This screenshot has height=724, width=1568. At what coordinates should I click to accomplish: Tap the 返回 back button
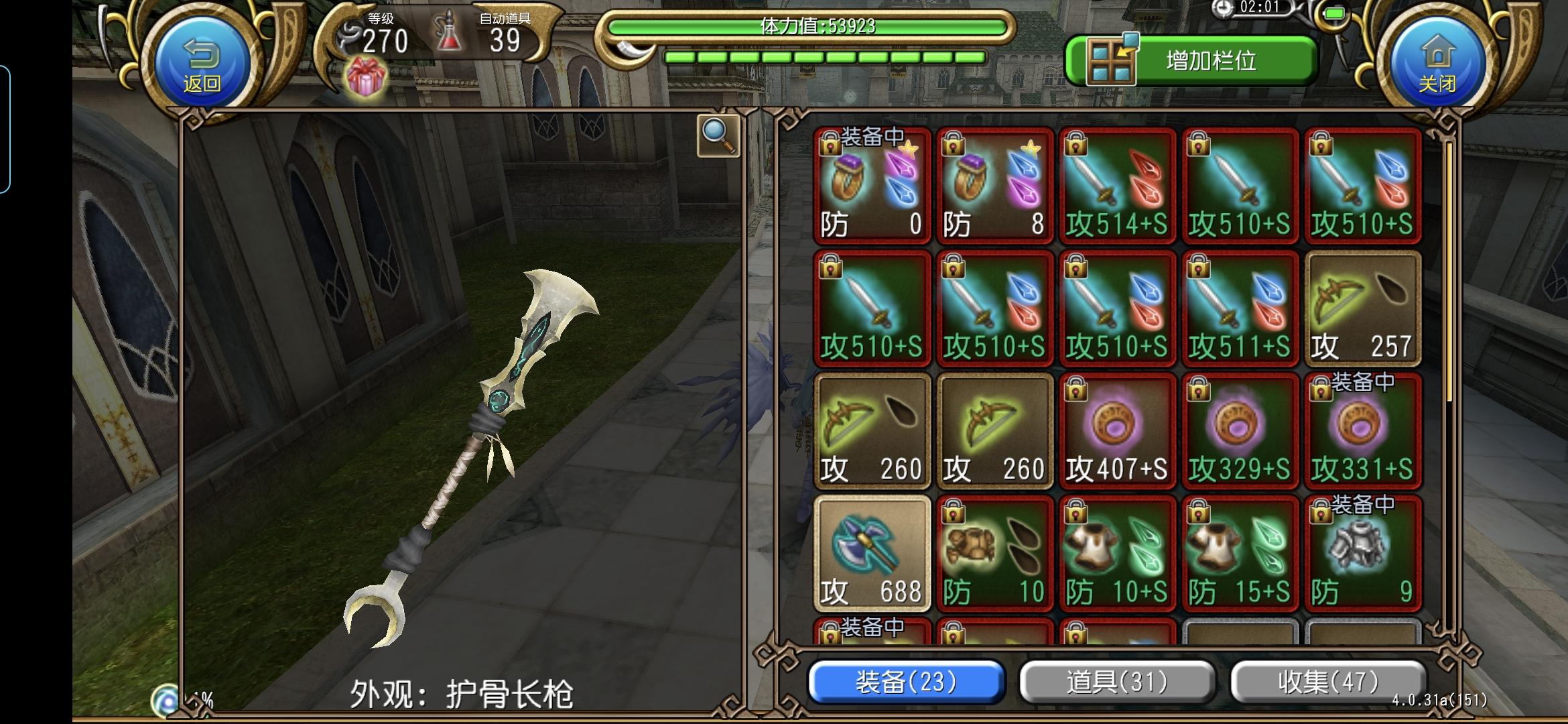click(x=201, y=60)
